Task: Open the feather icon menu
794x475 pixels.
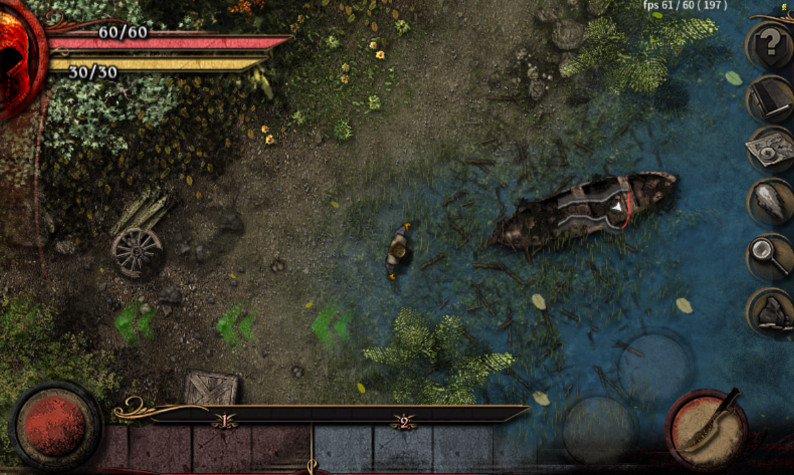Action: tap(770, 202)
